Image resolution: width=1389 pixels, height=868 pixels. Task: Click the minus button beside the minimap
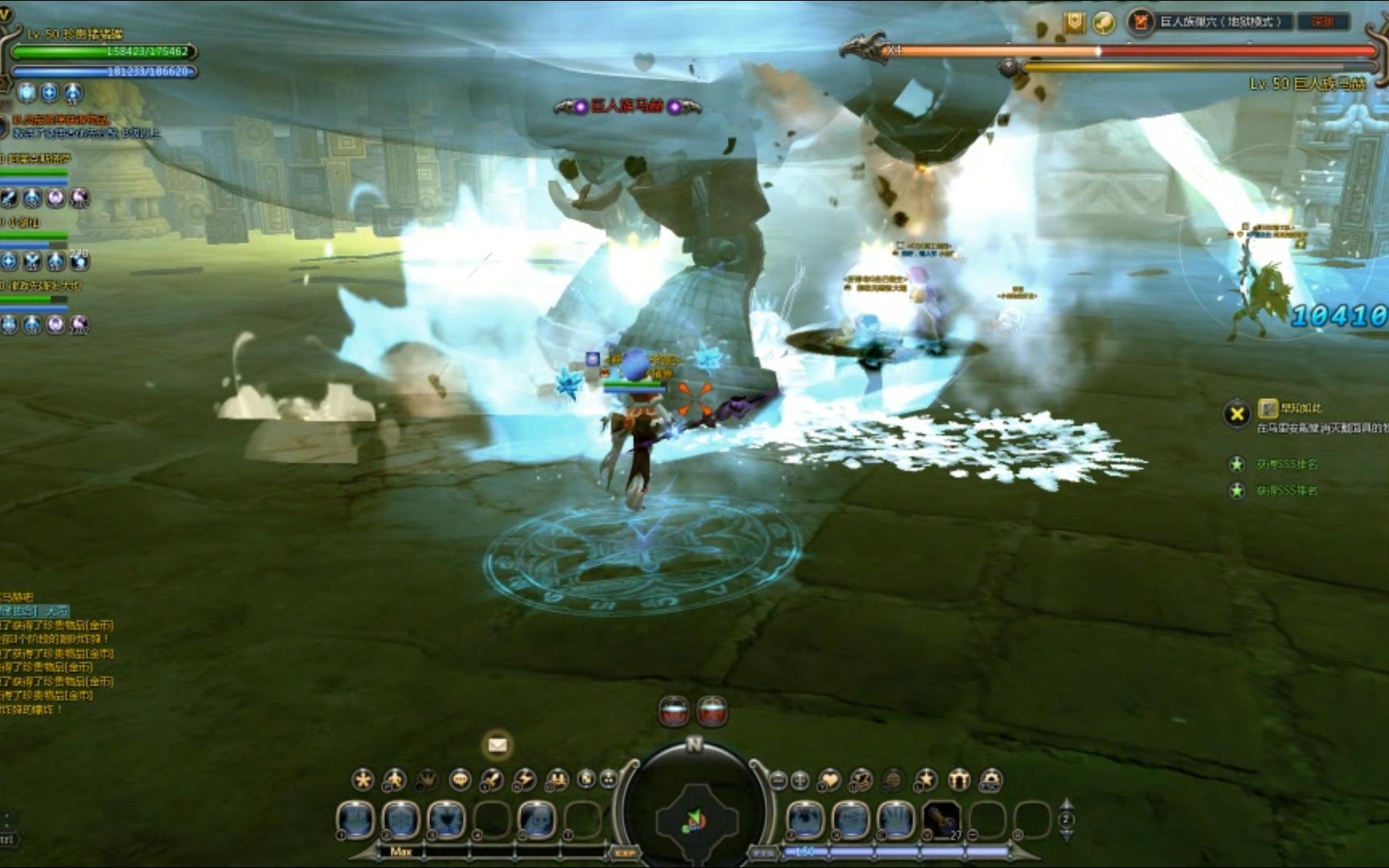(778, 780)
